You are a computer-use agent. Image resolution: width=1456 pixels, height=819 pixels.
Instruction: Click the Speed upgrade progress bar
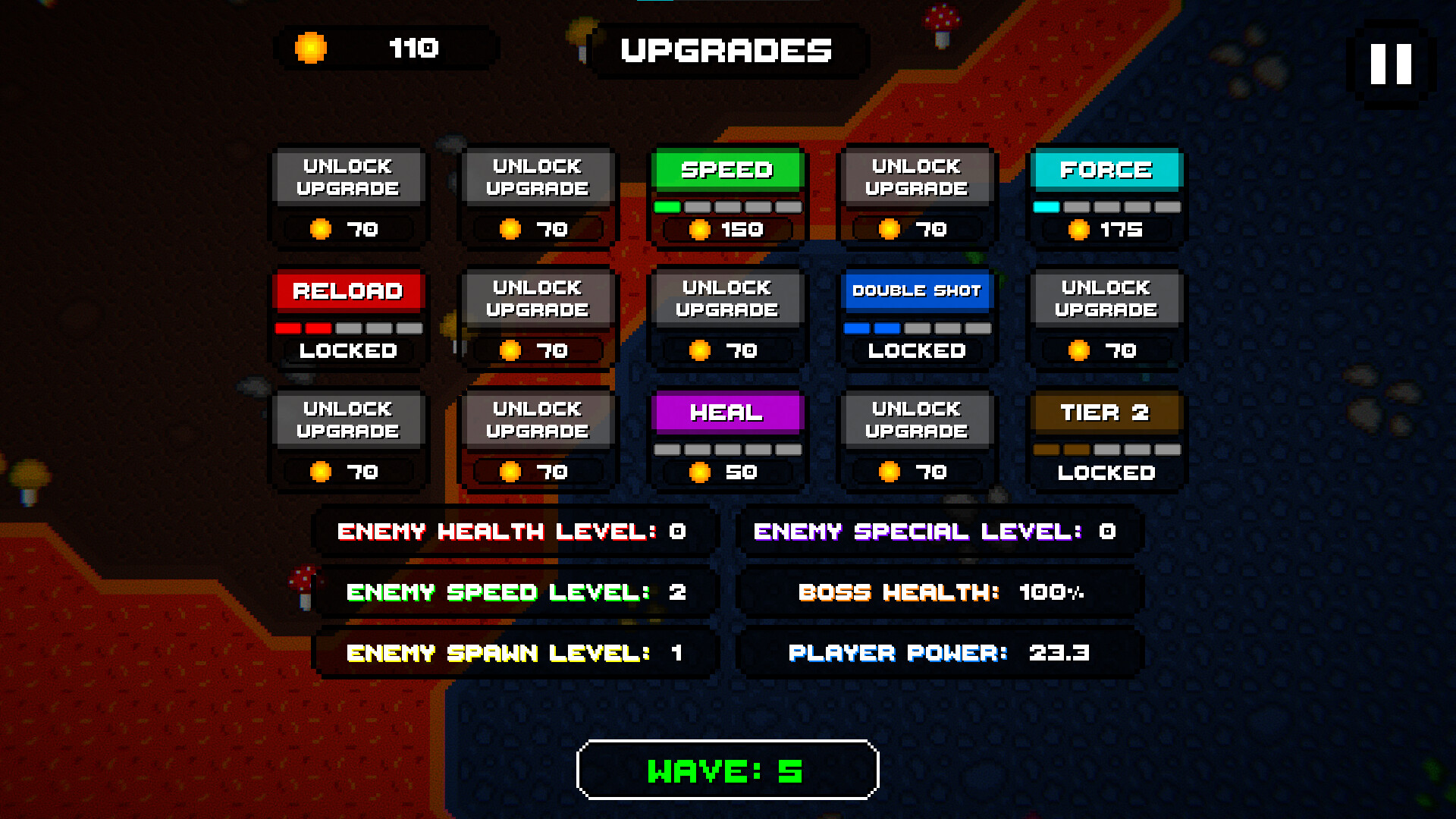pyautogui.click(x=727, y=205)
